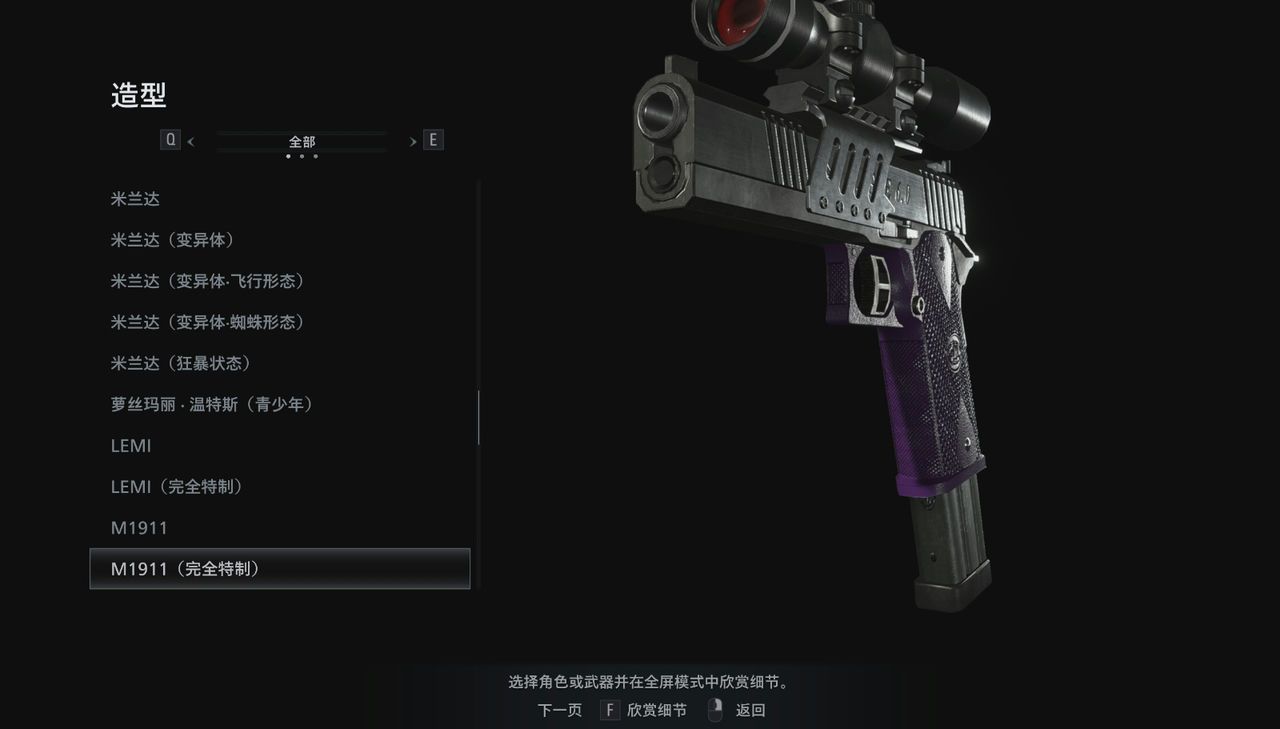Click the right arrow after the 全部 category

point(412,141)
